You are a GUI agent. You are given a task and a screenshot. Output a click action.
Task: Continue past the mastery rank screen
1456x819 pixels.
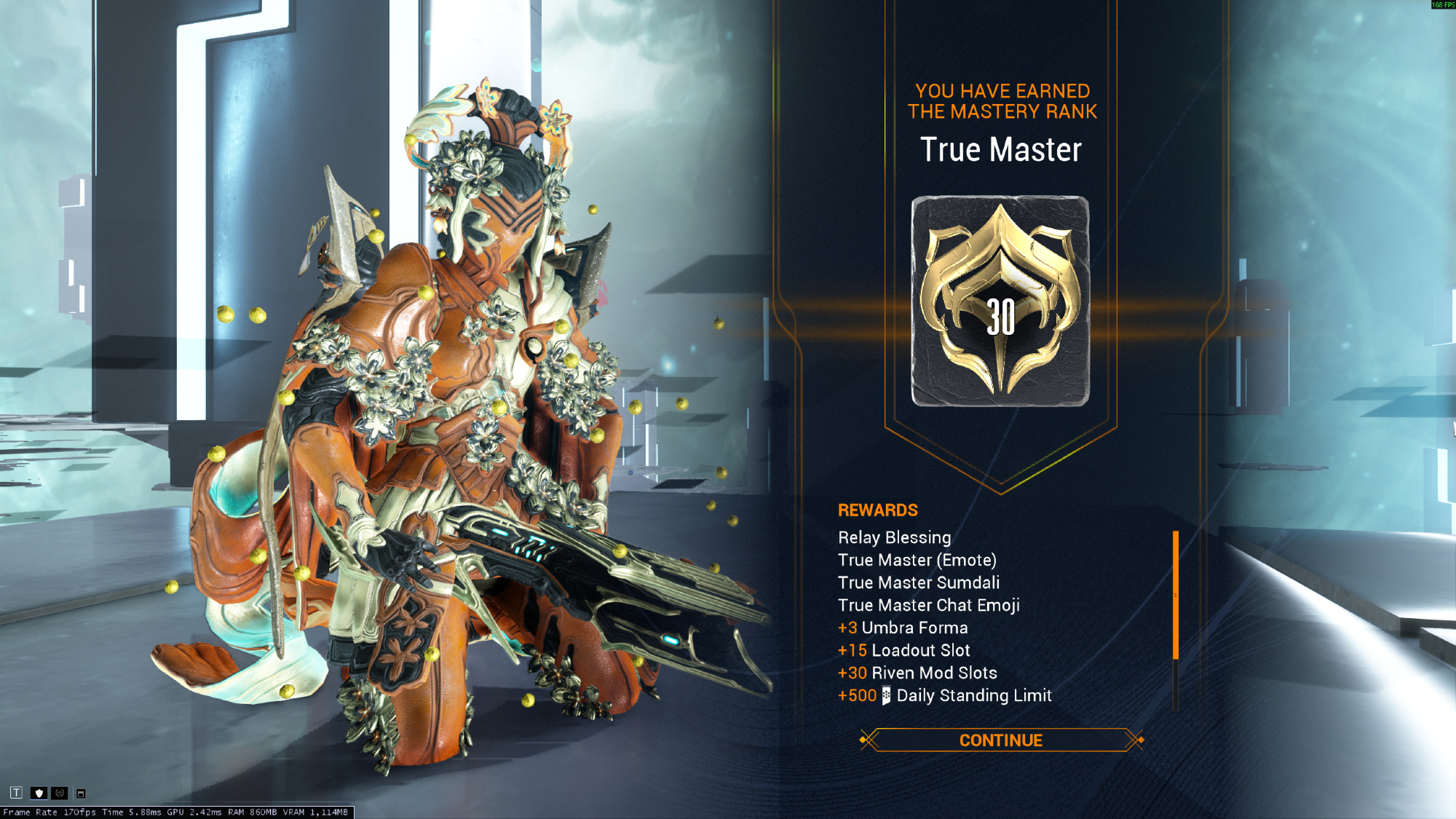(1001, 740)
